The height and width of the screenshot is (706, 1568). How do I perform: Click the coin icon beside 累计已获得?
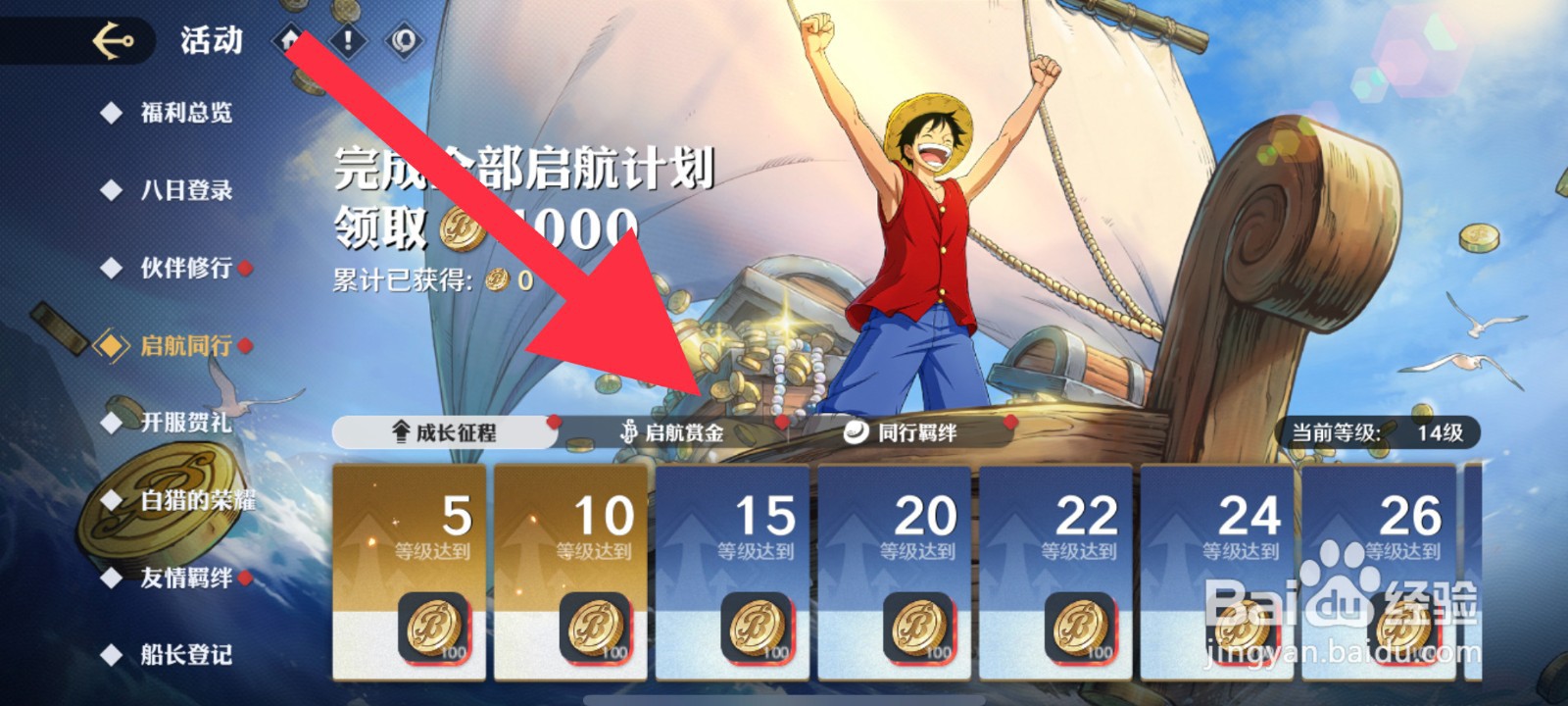495,281
